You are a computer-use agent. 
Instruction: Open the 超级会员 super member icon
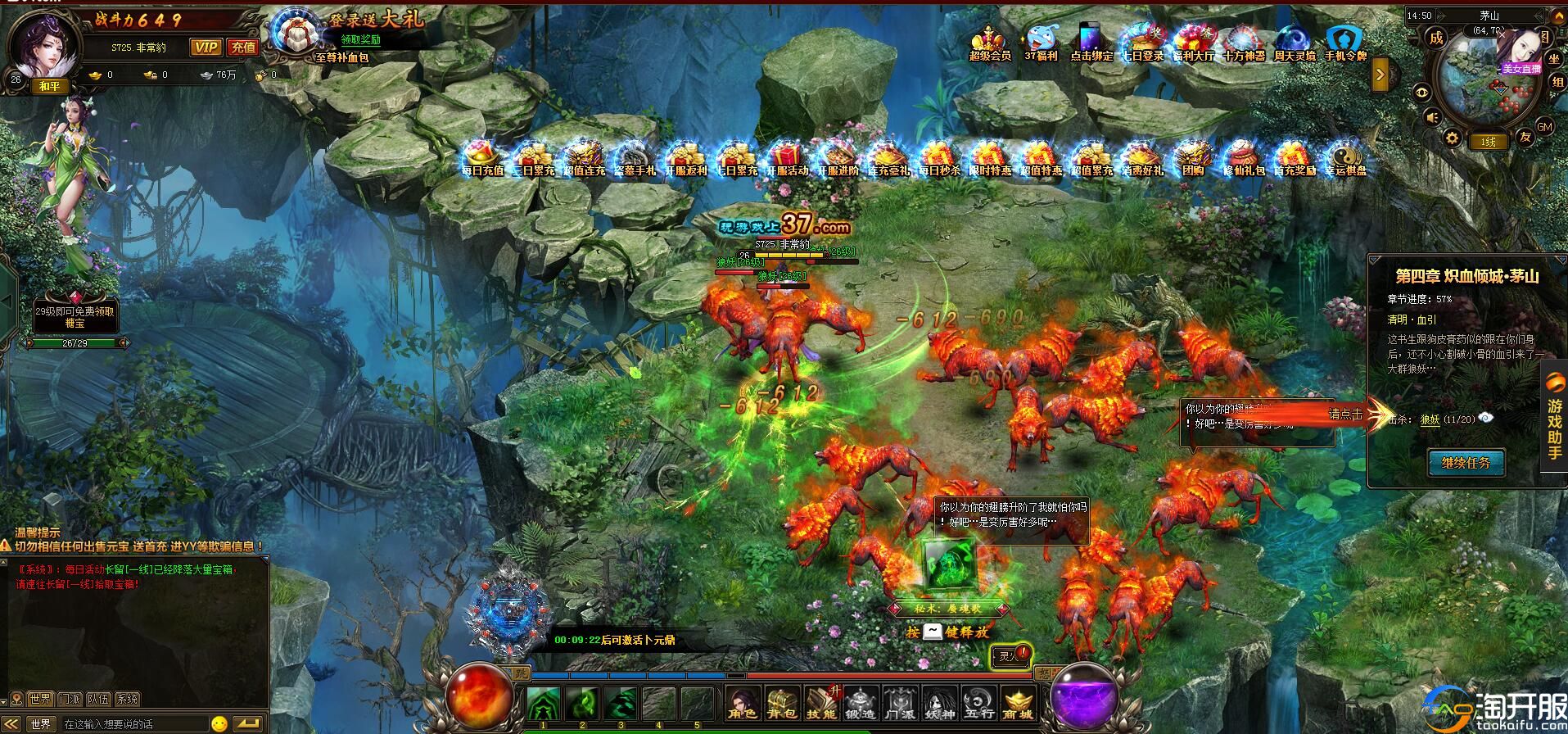pyautogui.click(x=990, y=43)
